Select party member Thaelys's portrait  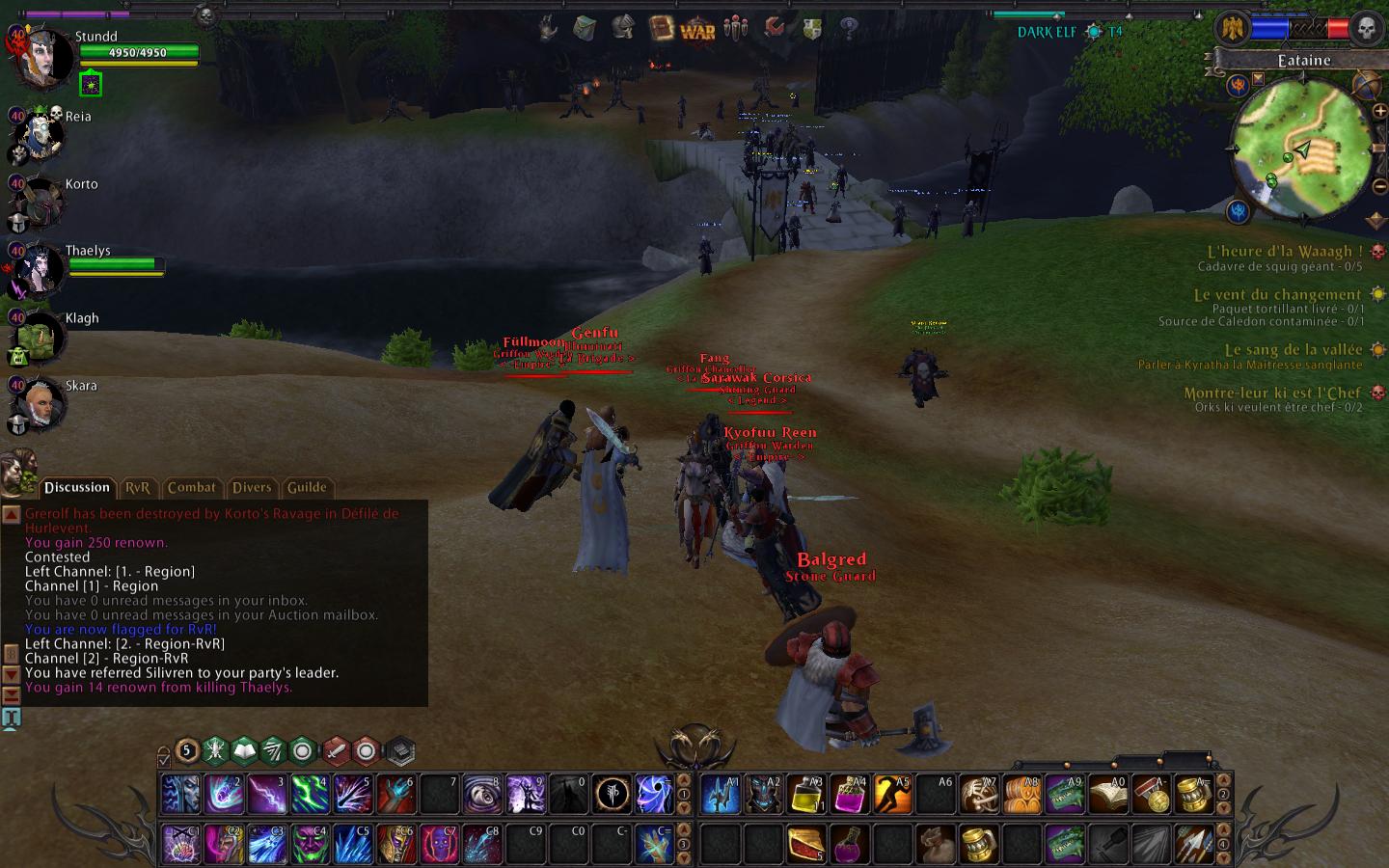click(37, 269)
